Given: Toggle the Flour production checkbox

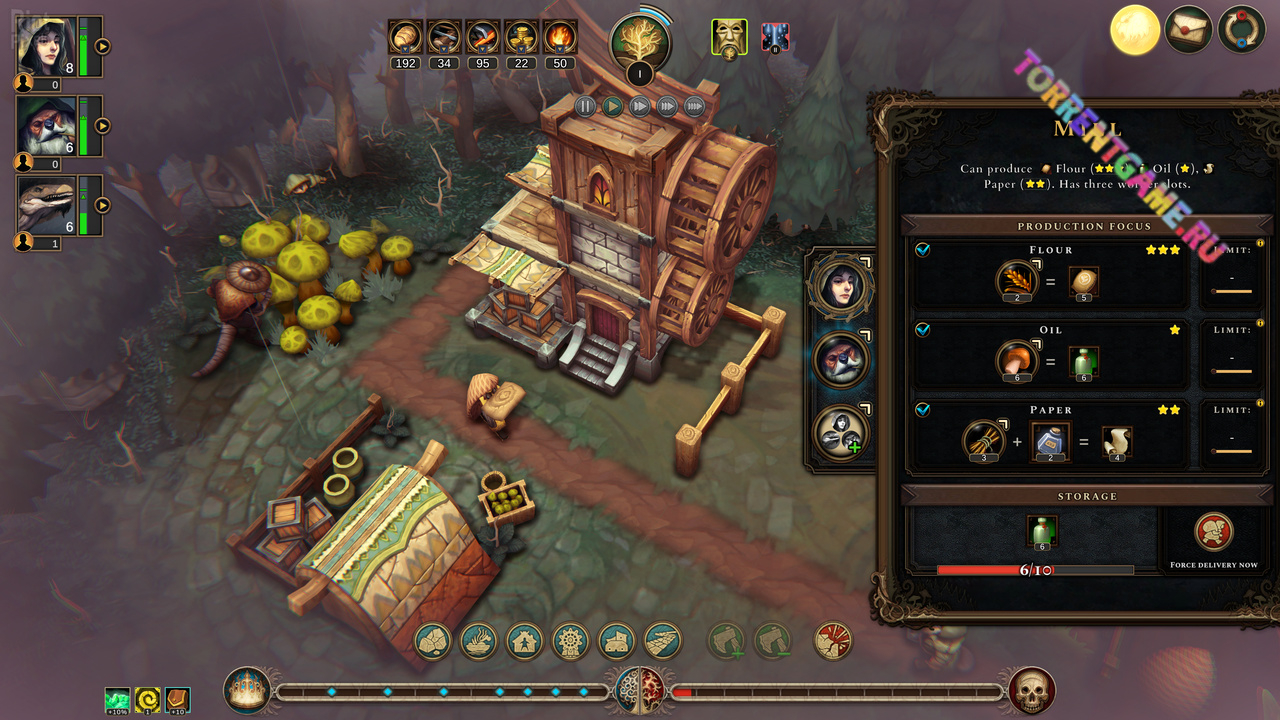Looking at the screenshot, I should coord(923,250).
